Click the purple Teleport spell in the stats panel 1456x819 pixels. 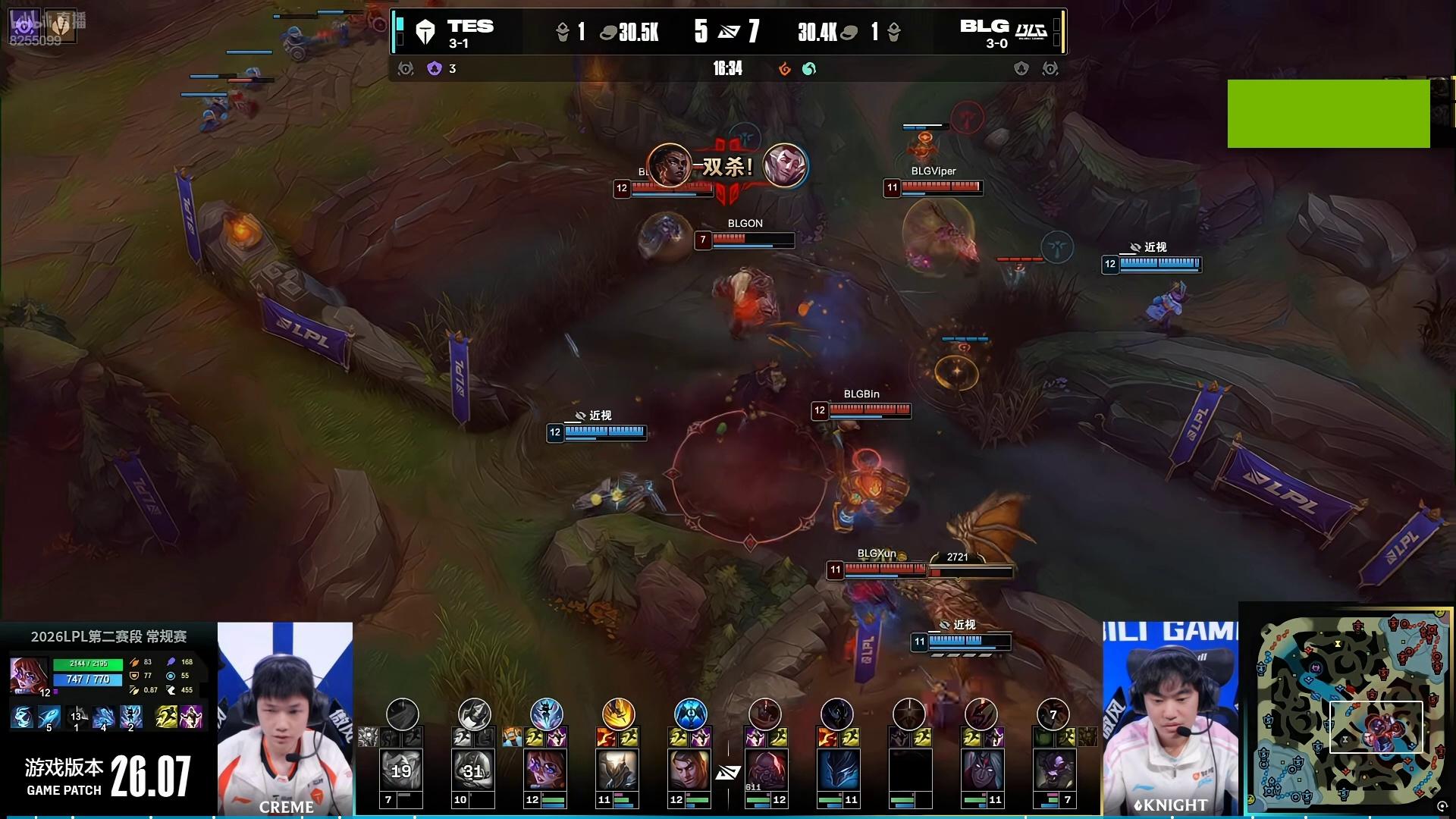click(x=191, y=716)
